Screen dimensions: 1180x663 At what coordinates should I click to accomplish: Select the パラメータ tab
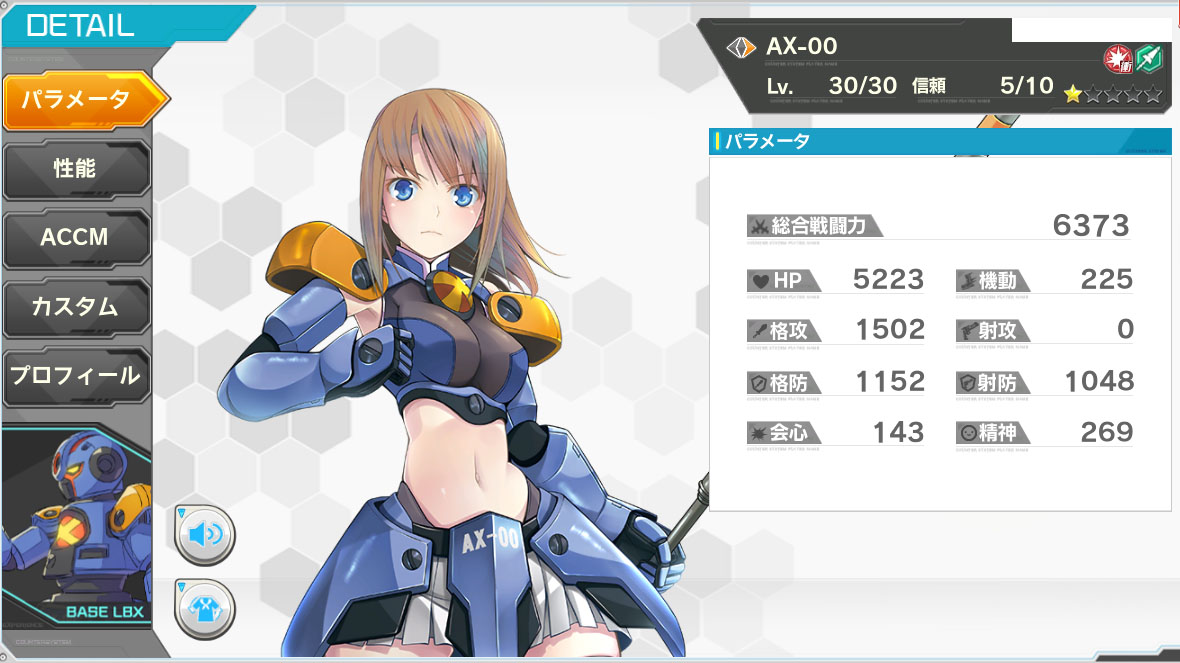[x=78, y=100]
